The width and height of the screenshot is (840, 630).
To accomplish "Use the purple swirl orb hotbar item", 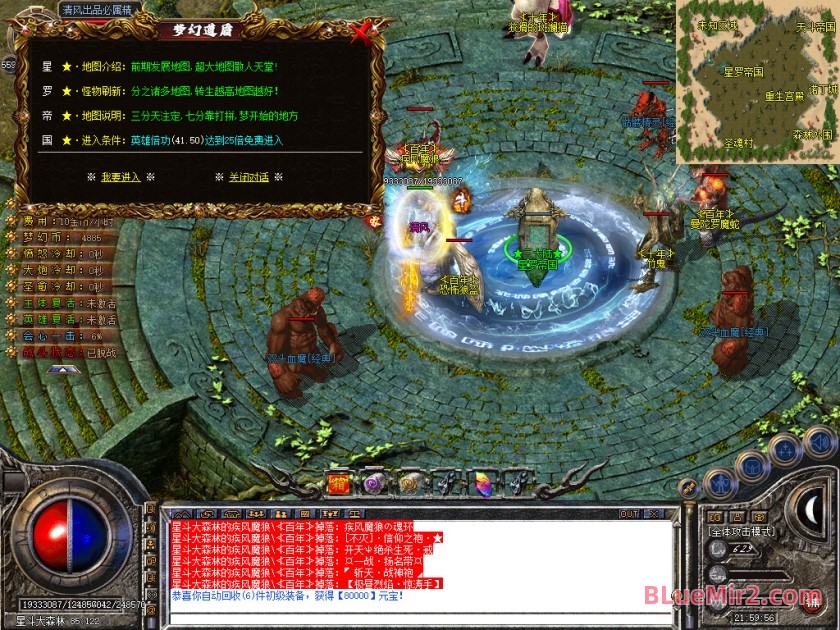I will (373, 485).
